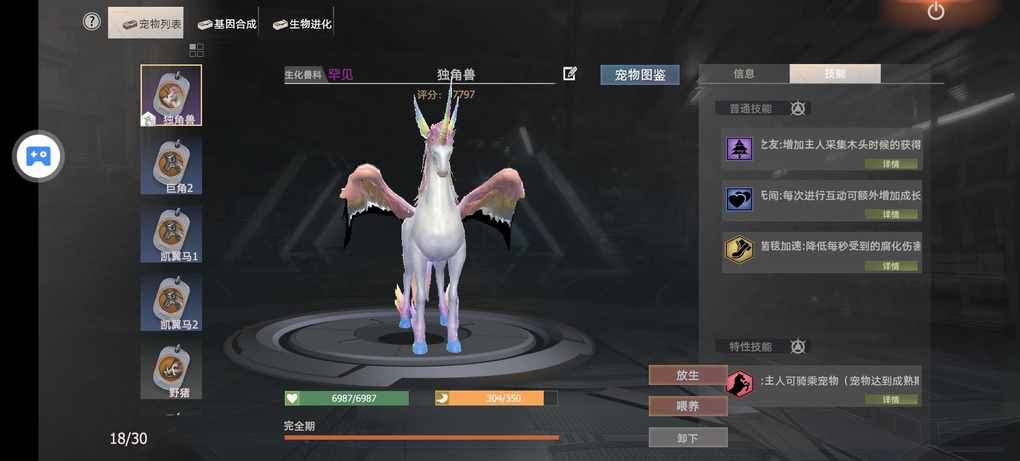Open the 基因合成 tab
1020x461 pixels.
[x=227, y=23]
